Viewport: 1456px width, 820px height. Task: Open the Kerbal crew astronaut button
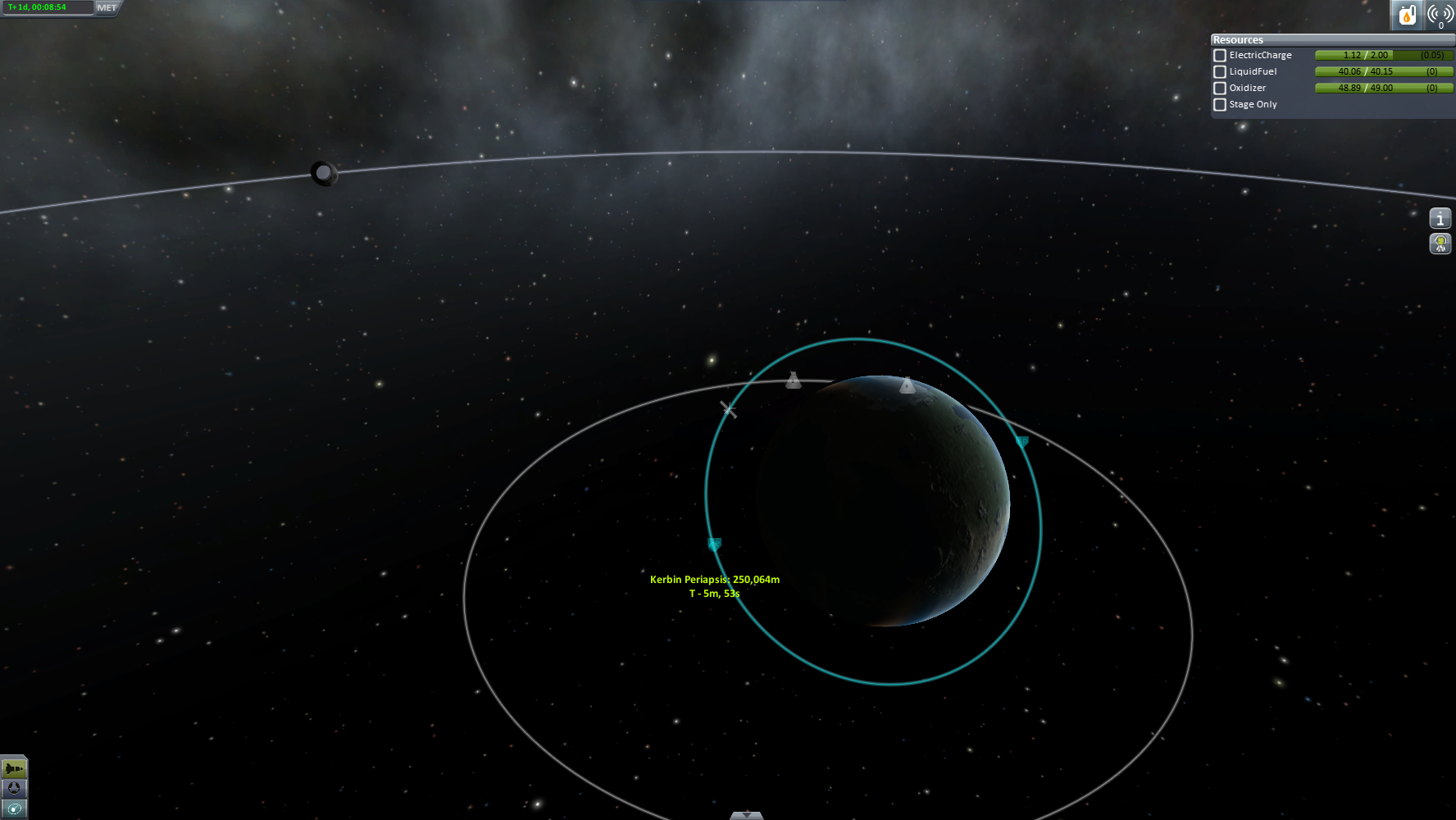pos(1440,244)
